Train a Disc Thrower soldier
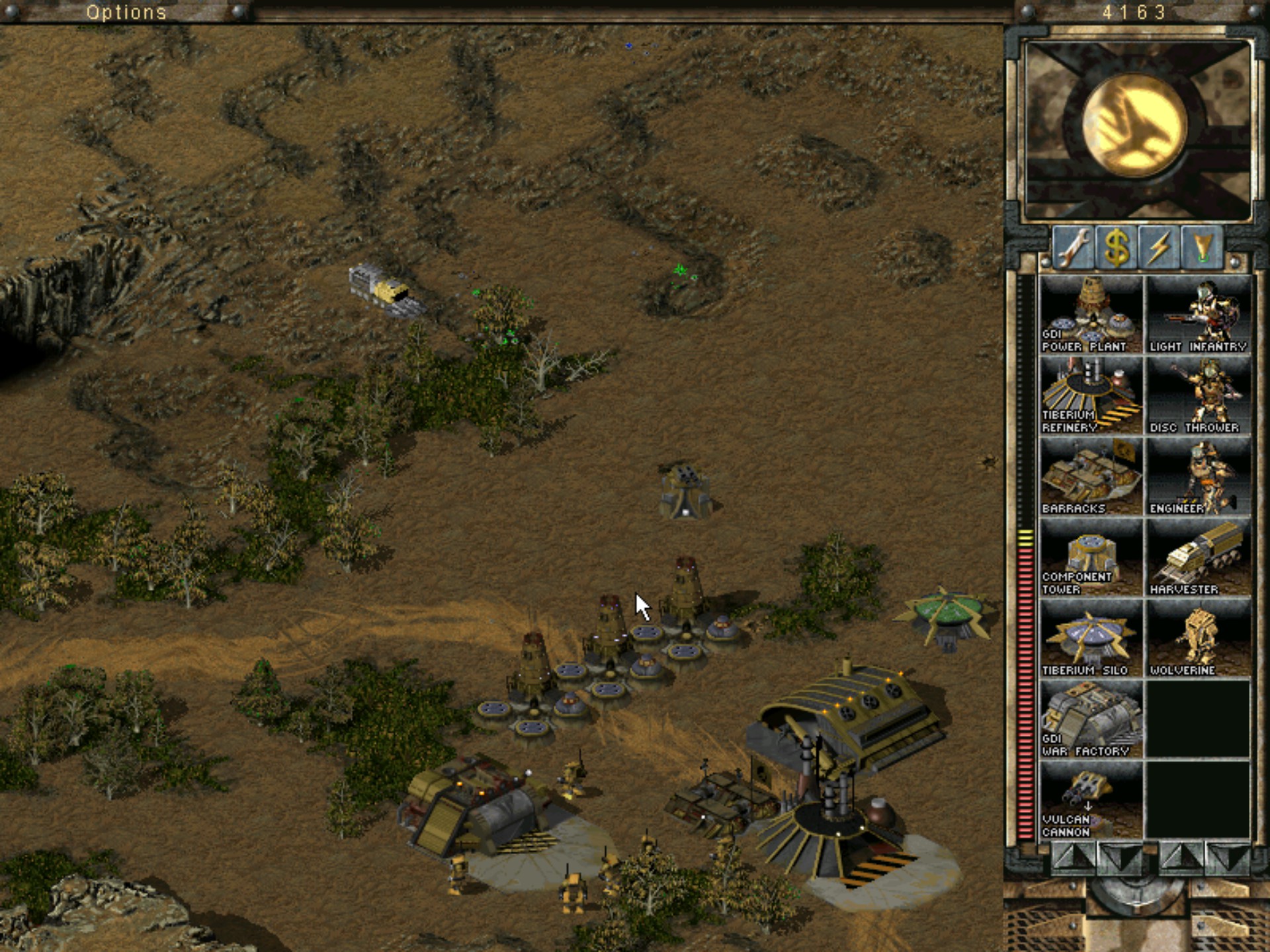The height and width of the screenshot is (952, 1270). point(1198,395)
